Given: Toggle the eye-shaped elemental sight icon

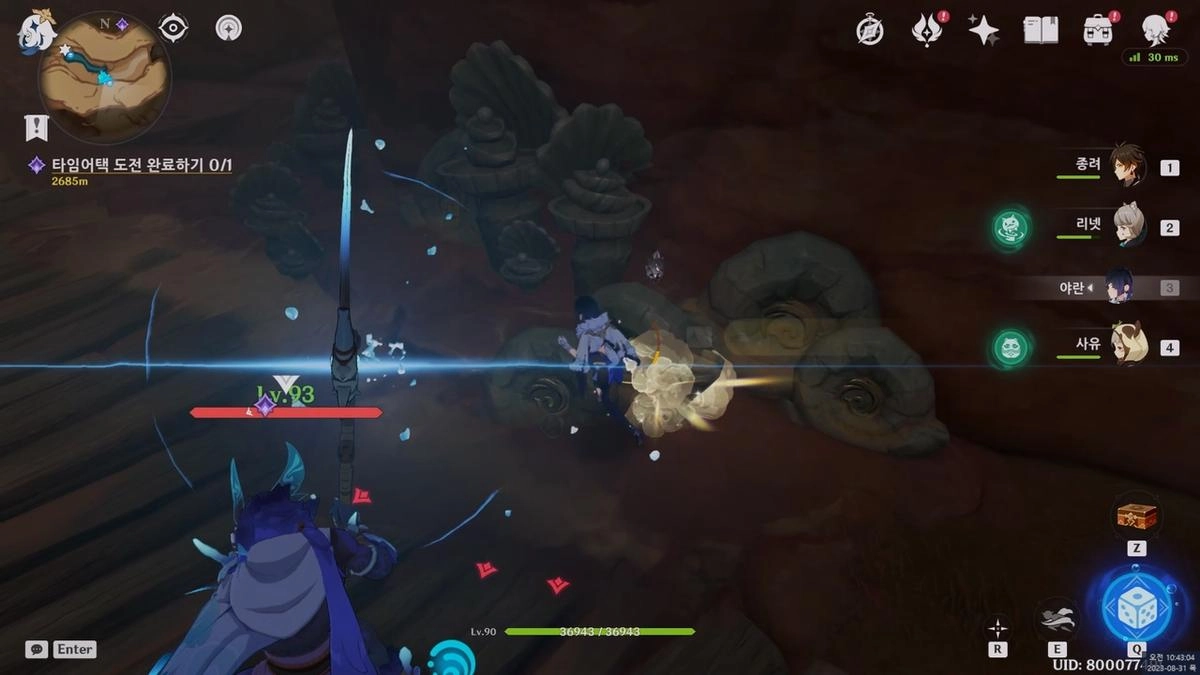Looking at the screenshot, I should [173, 28].
